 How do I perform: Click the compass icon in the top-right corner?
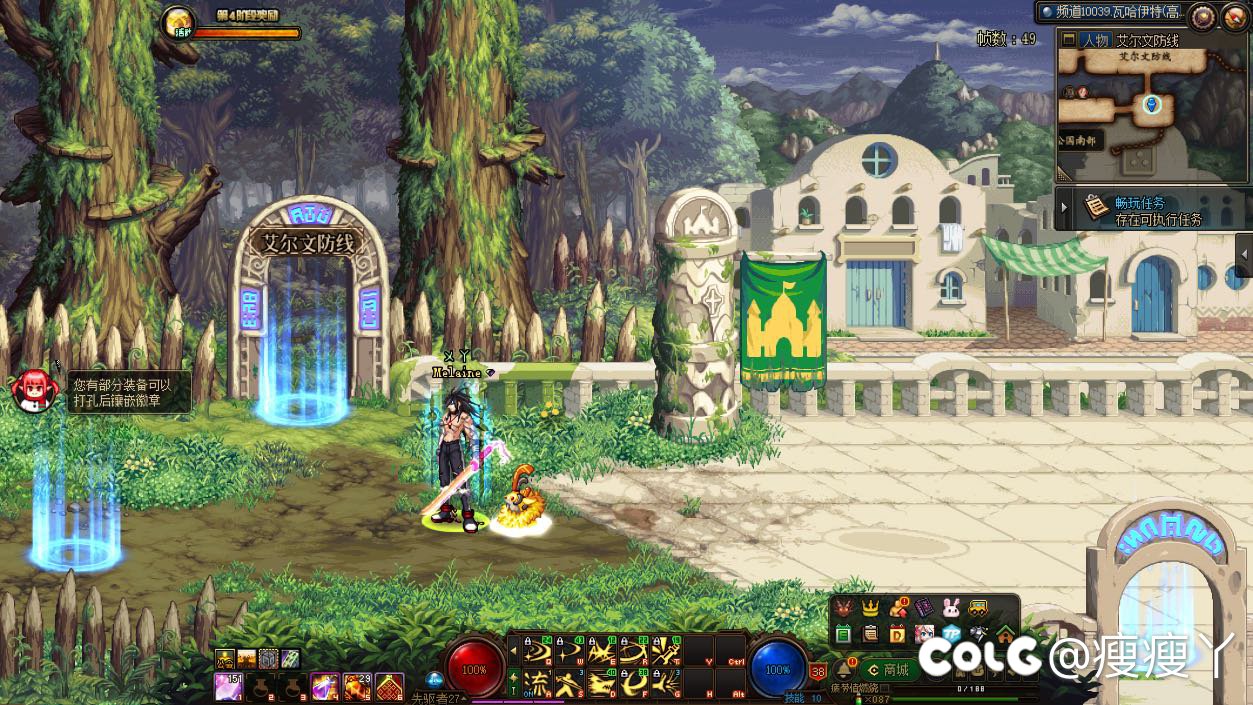(1235, 16)
